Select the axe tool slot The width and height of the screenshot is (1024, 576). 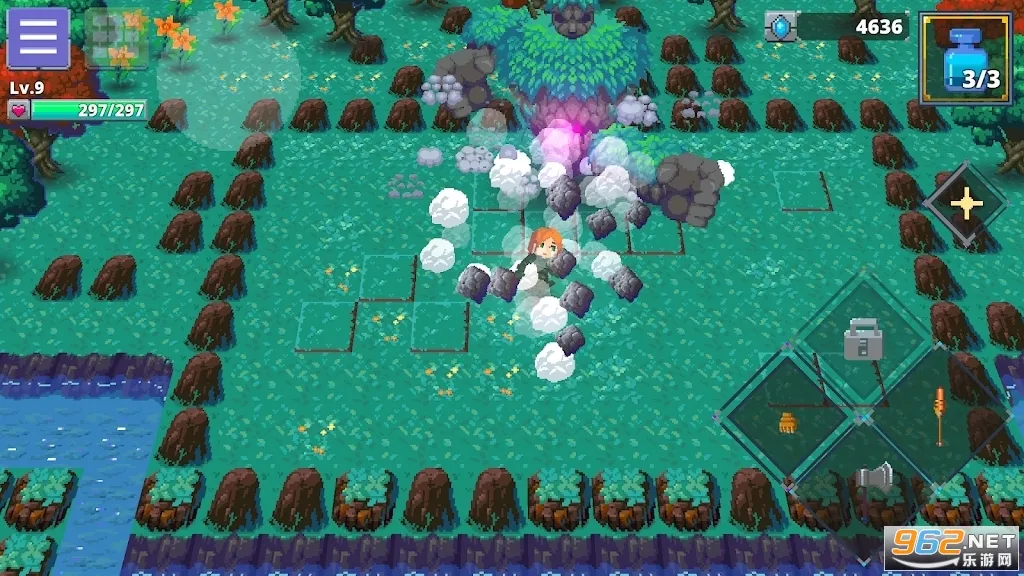coord(872,477)
